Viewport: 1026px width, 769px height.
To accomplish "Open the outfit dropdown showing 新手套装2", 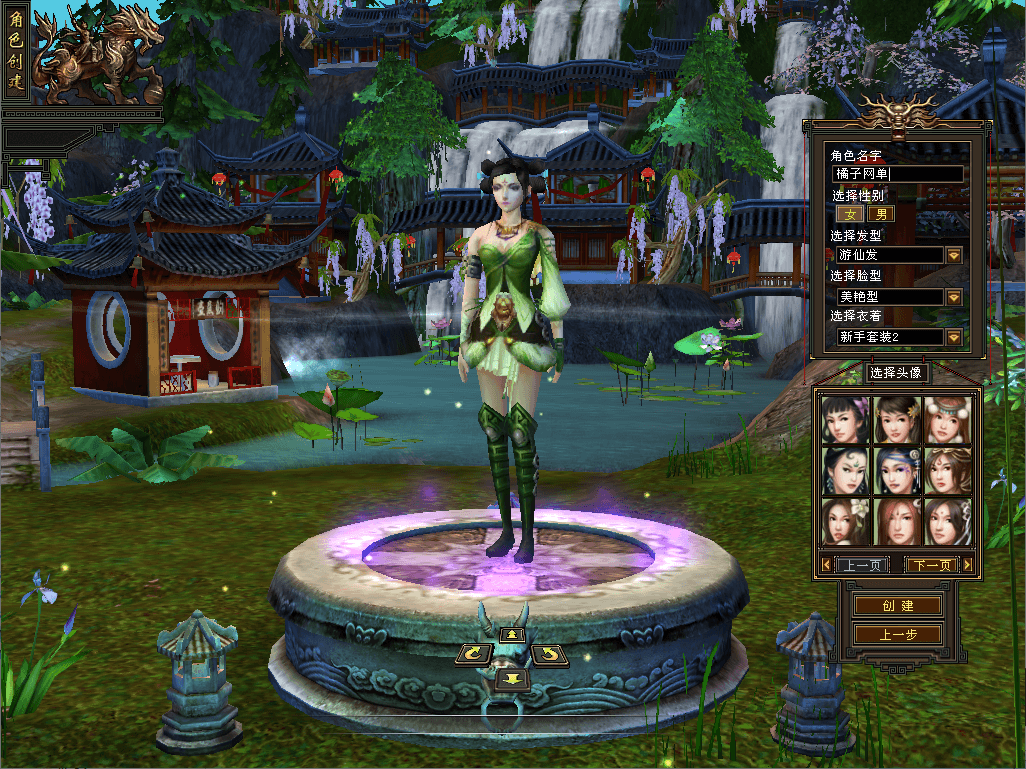I will click(953, 337).
